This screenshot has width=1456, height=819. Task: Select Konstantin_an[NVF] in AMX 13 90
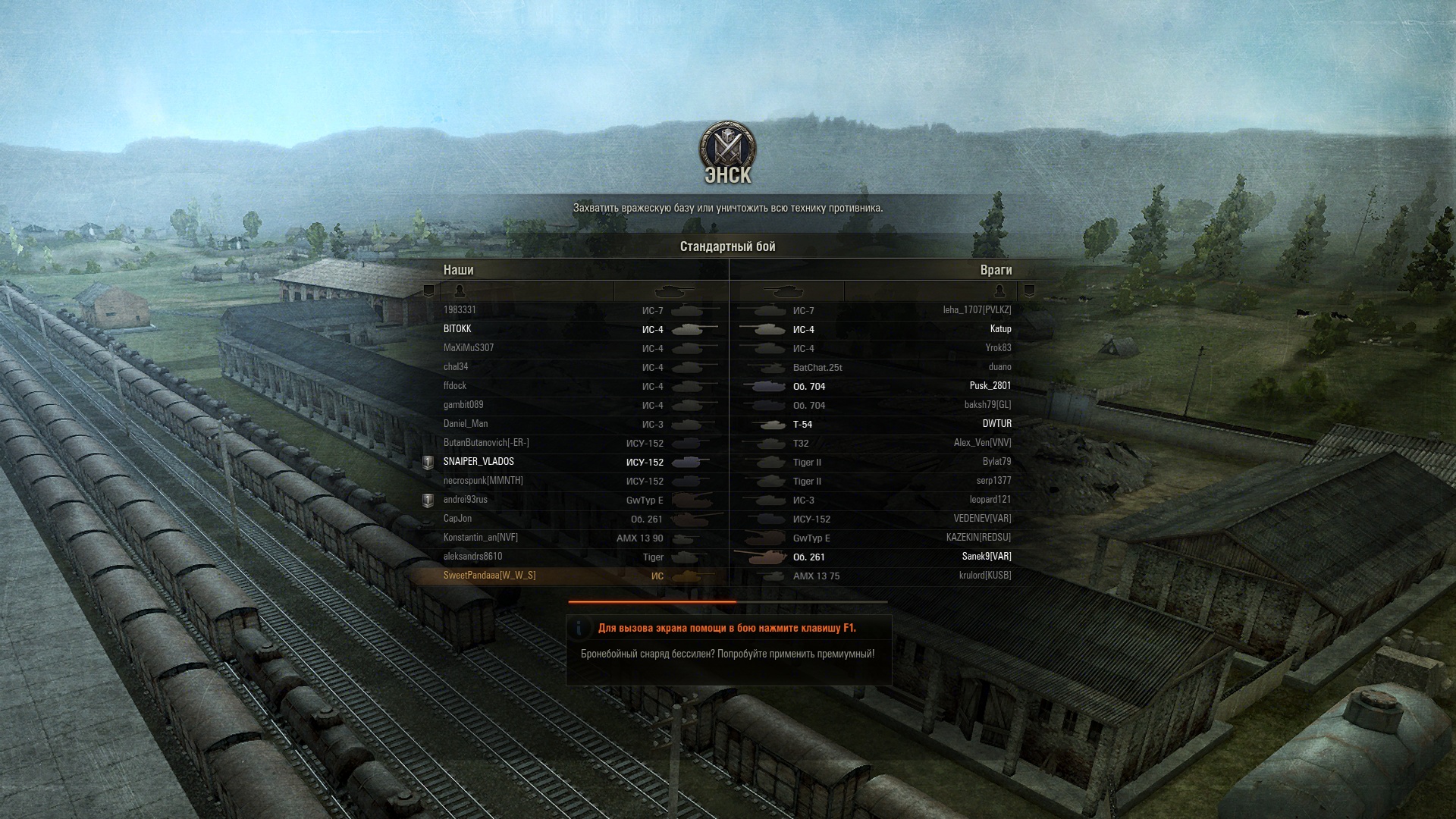[481, 538]
